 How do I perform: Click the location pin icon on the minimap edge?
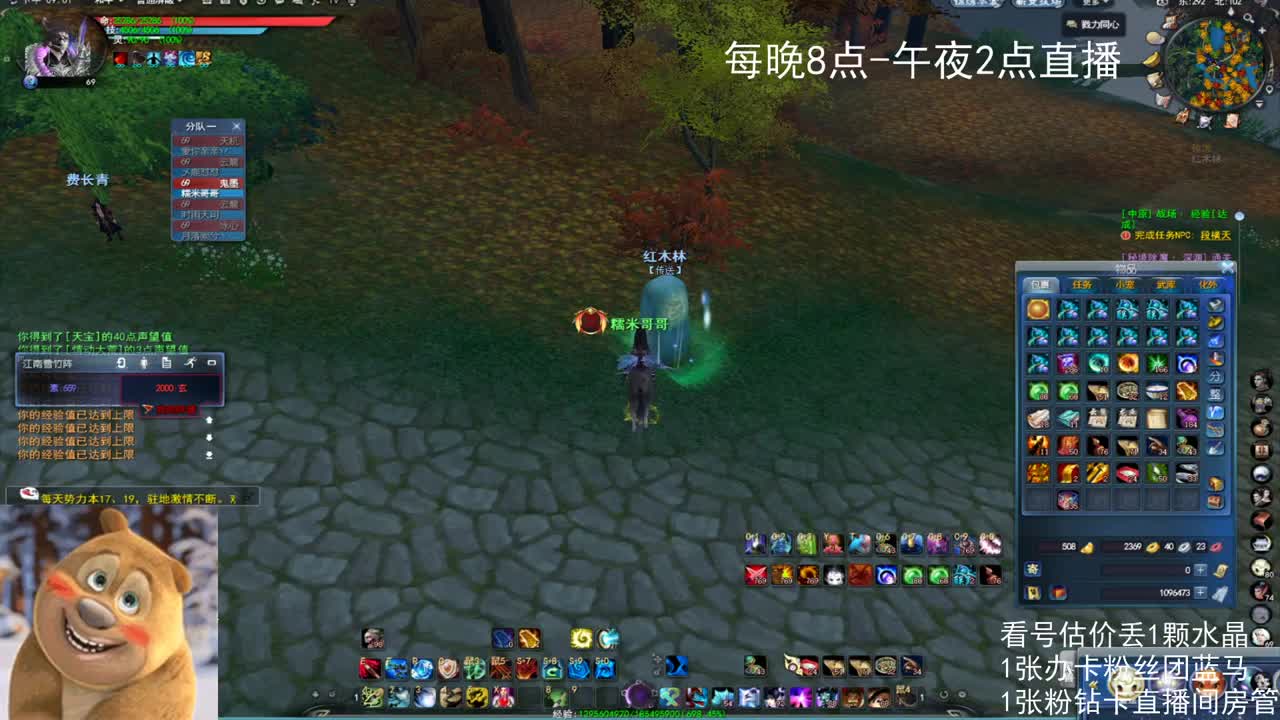(1269, 88)
